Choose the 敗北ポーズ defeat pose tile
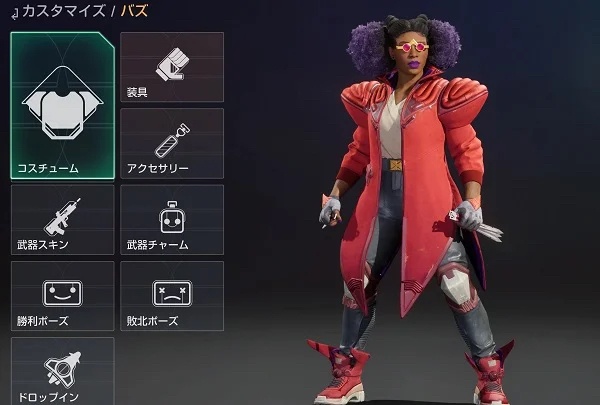Viewport: 600px width, 405px height. [171, 295]
